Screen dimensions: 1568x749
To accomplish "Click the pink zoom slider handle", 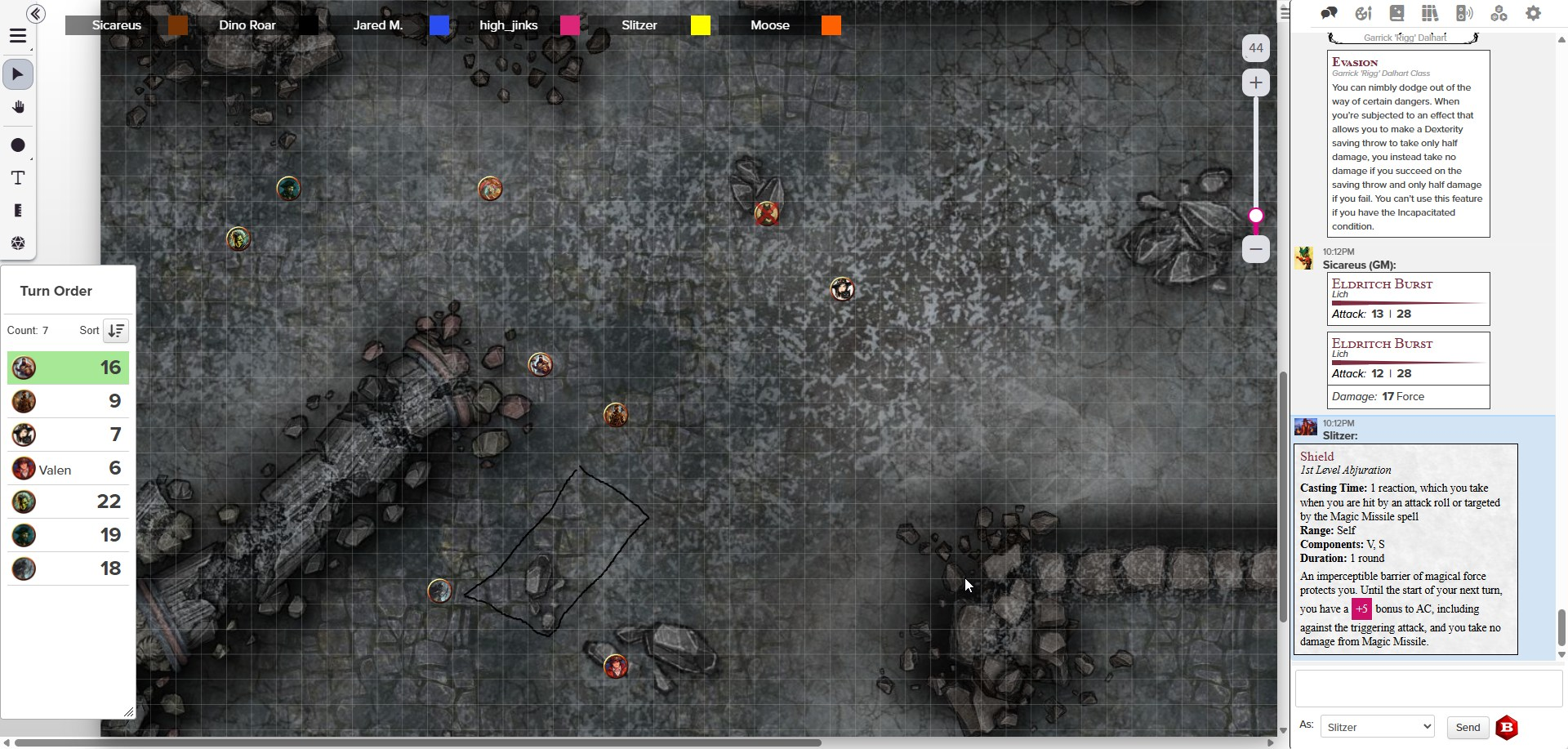I will pos(1256,216).
